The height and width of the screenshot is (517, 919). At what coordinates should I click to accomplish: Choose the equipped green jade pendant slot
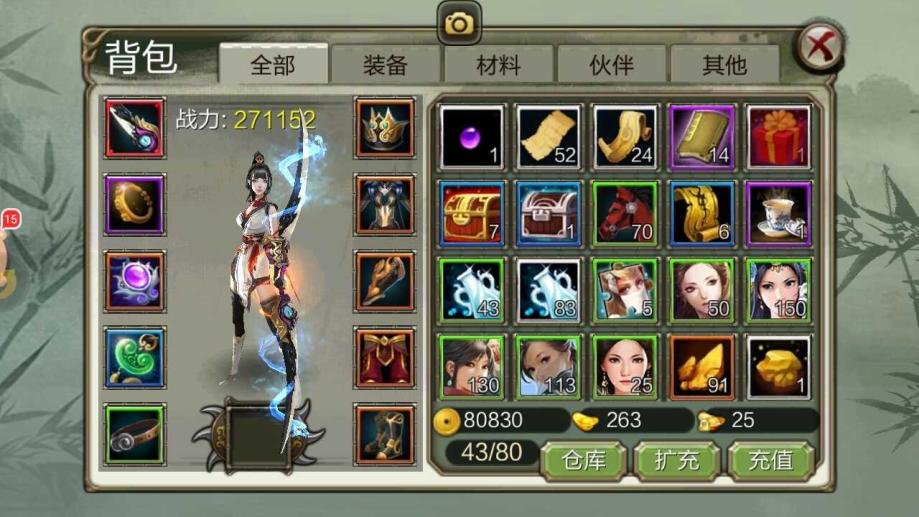(x=135, y=357)
